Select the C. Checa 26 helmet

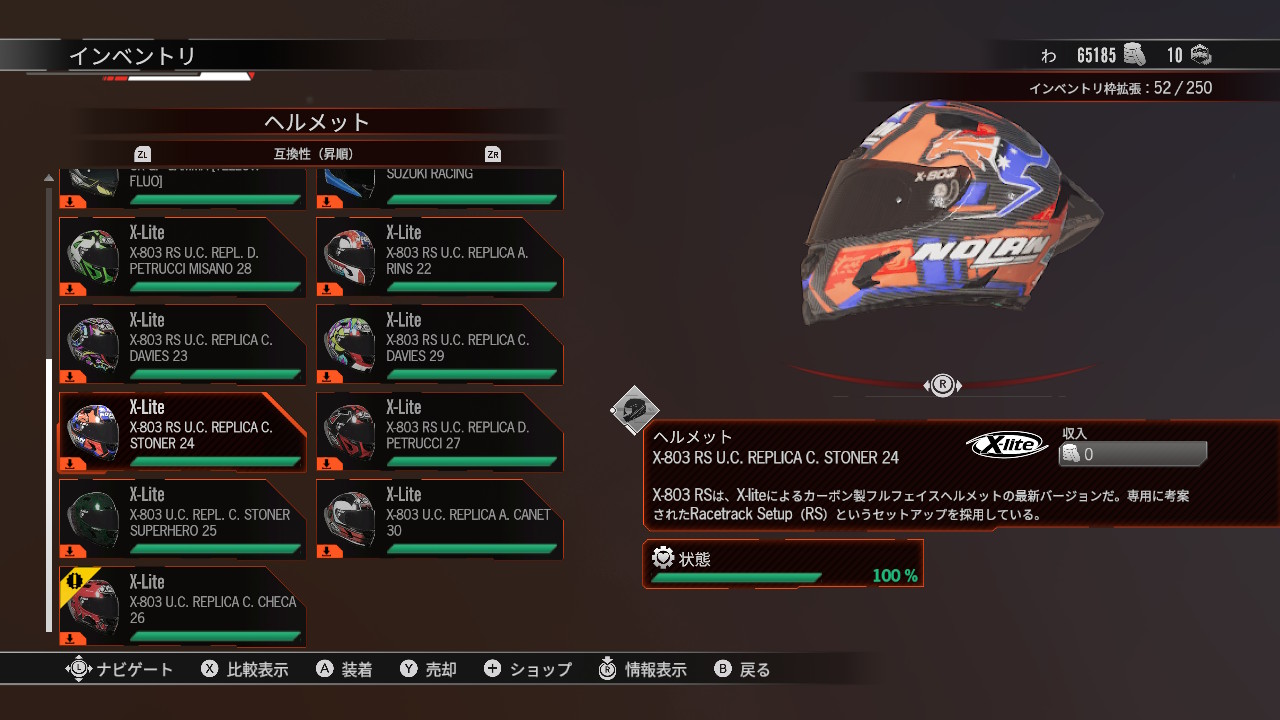182,606
